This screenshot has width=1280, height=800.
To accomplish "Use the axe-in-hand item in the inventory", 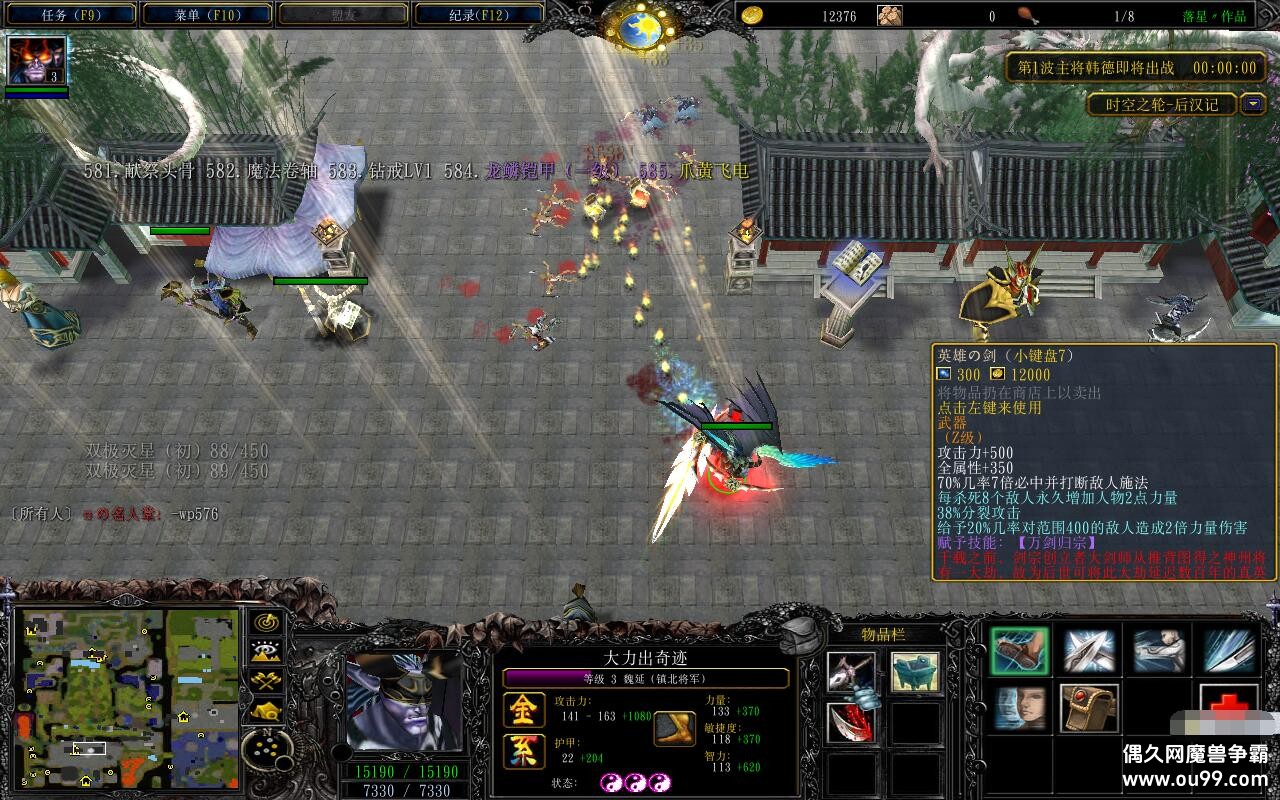I will click(851, 673).
